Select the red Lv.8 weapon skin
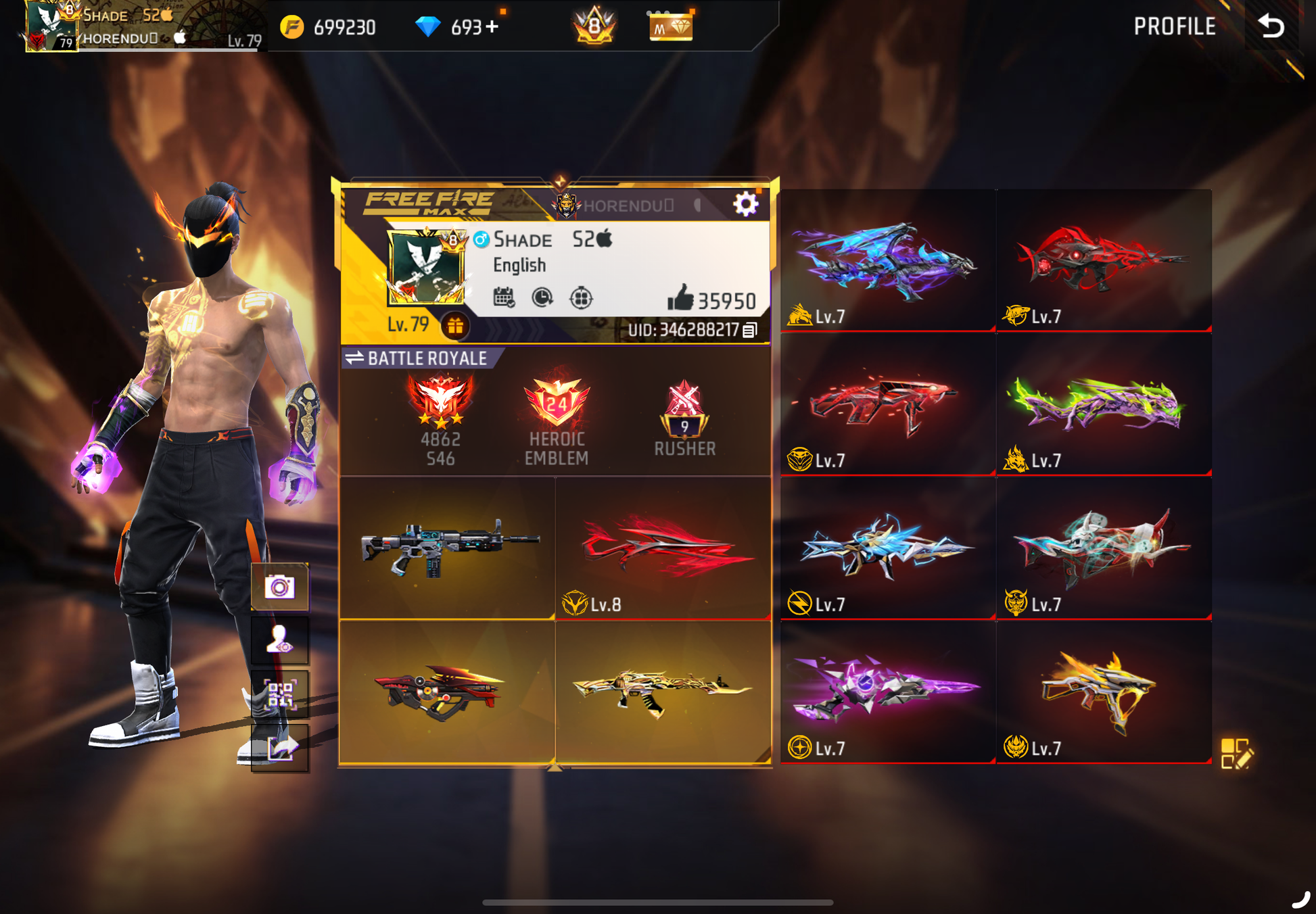1316x914 pixels. click(663, 548)
